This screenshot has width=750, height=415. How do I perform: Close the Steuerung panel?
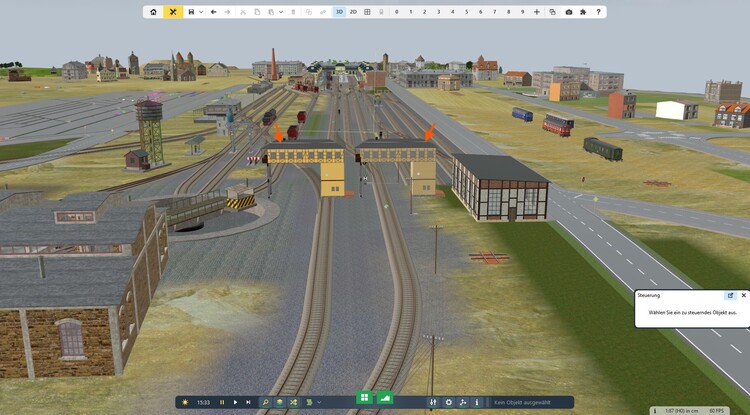point(743,295)
